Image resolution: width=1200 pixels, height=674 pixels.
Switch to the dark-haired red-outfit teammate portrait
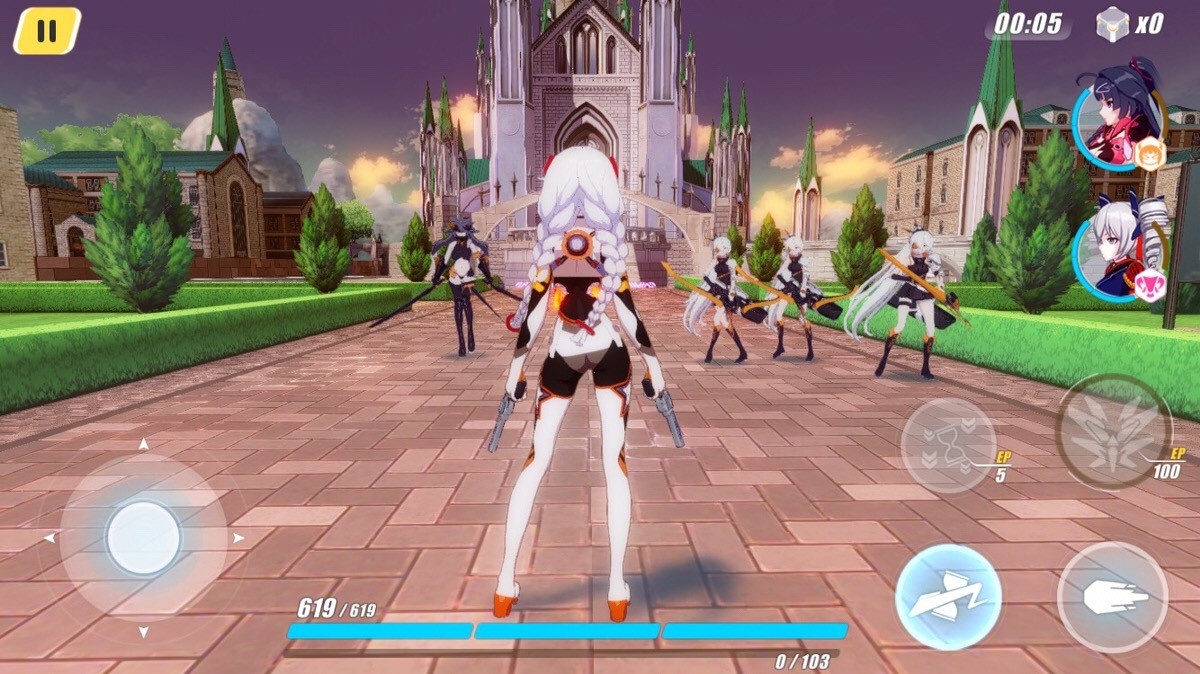(1118, 117)
